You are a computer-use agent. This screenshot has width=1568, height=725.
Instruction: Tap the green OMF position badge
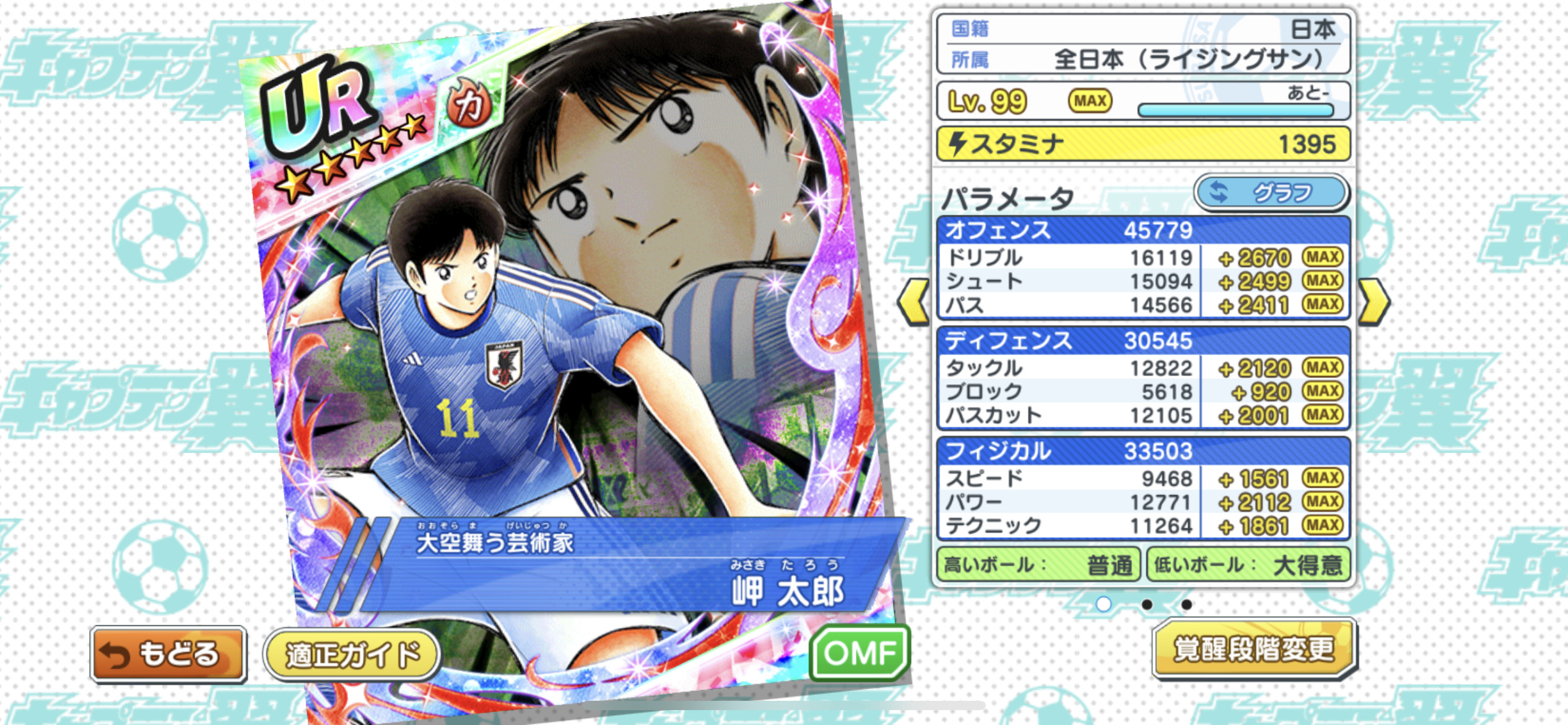[860, 652]
